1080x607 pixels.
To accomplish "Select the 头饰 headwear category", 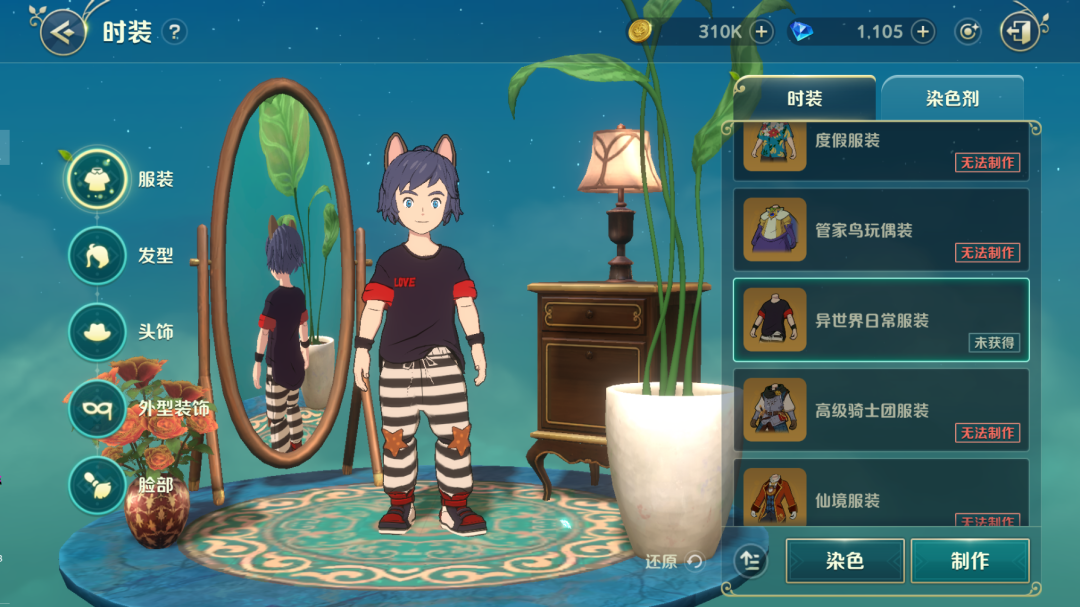I will tap(97, 331).
